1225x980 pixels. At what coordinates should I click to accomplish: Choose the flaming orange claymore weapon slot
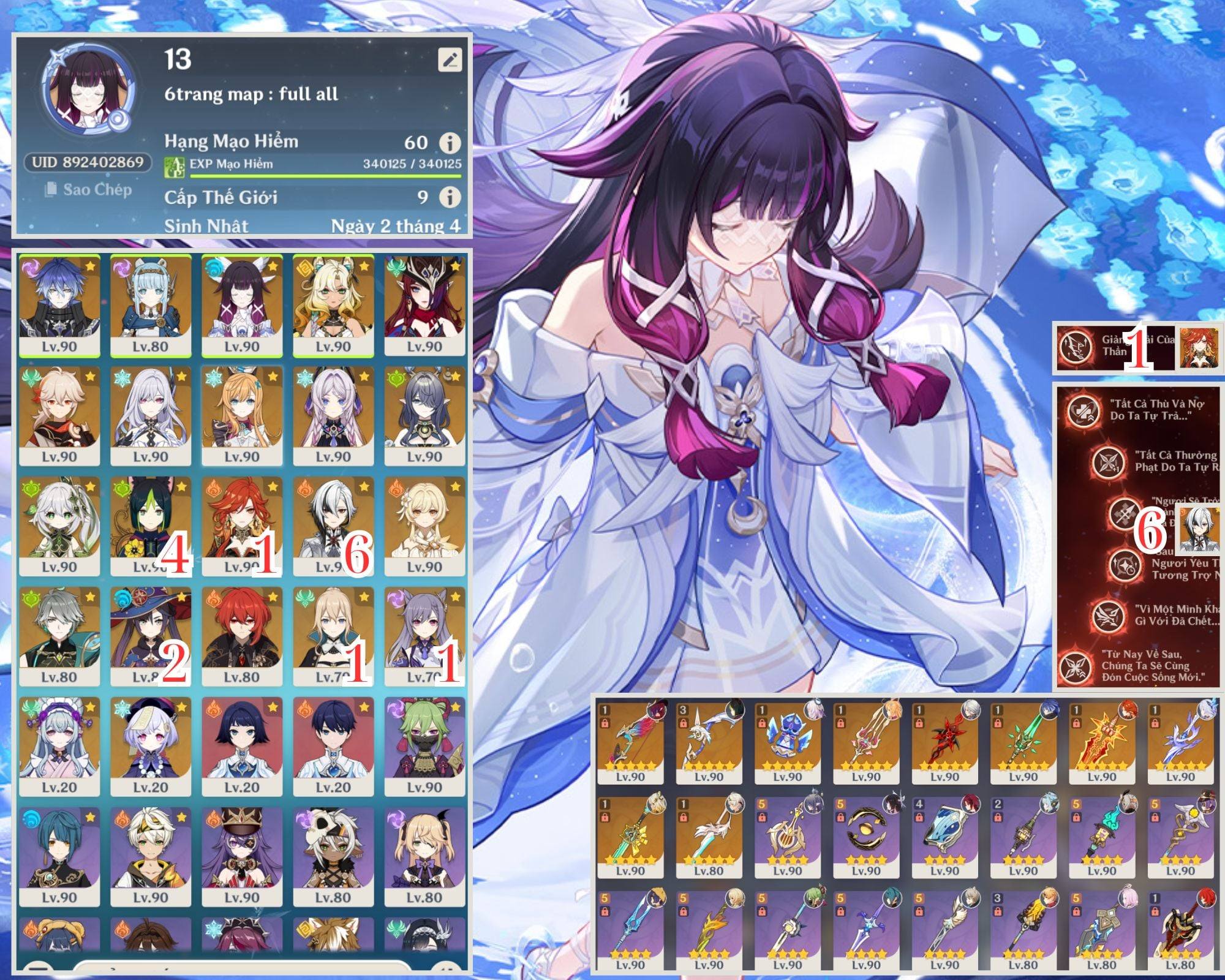1101,741
